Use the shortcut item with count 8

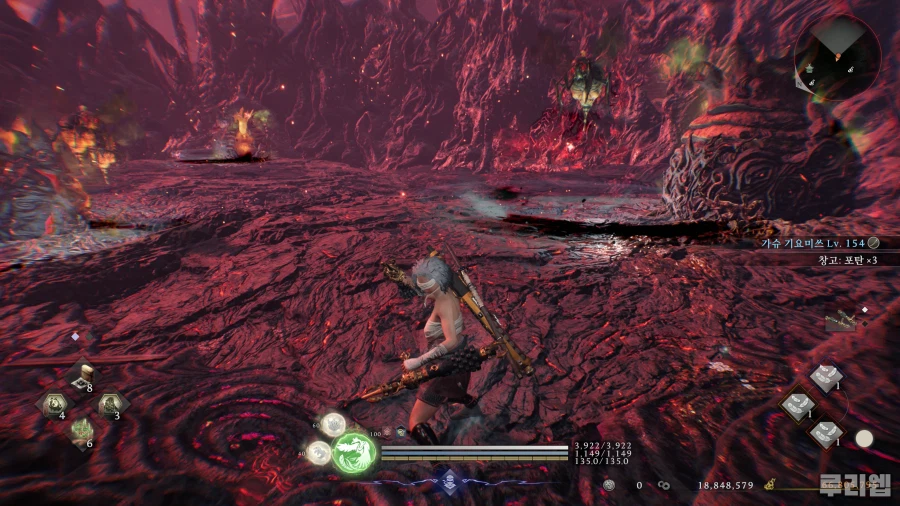tap(81, 378)
